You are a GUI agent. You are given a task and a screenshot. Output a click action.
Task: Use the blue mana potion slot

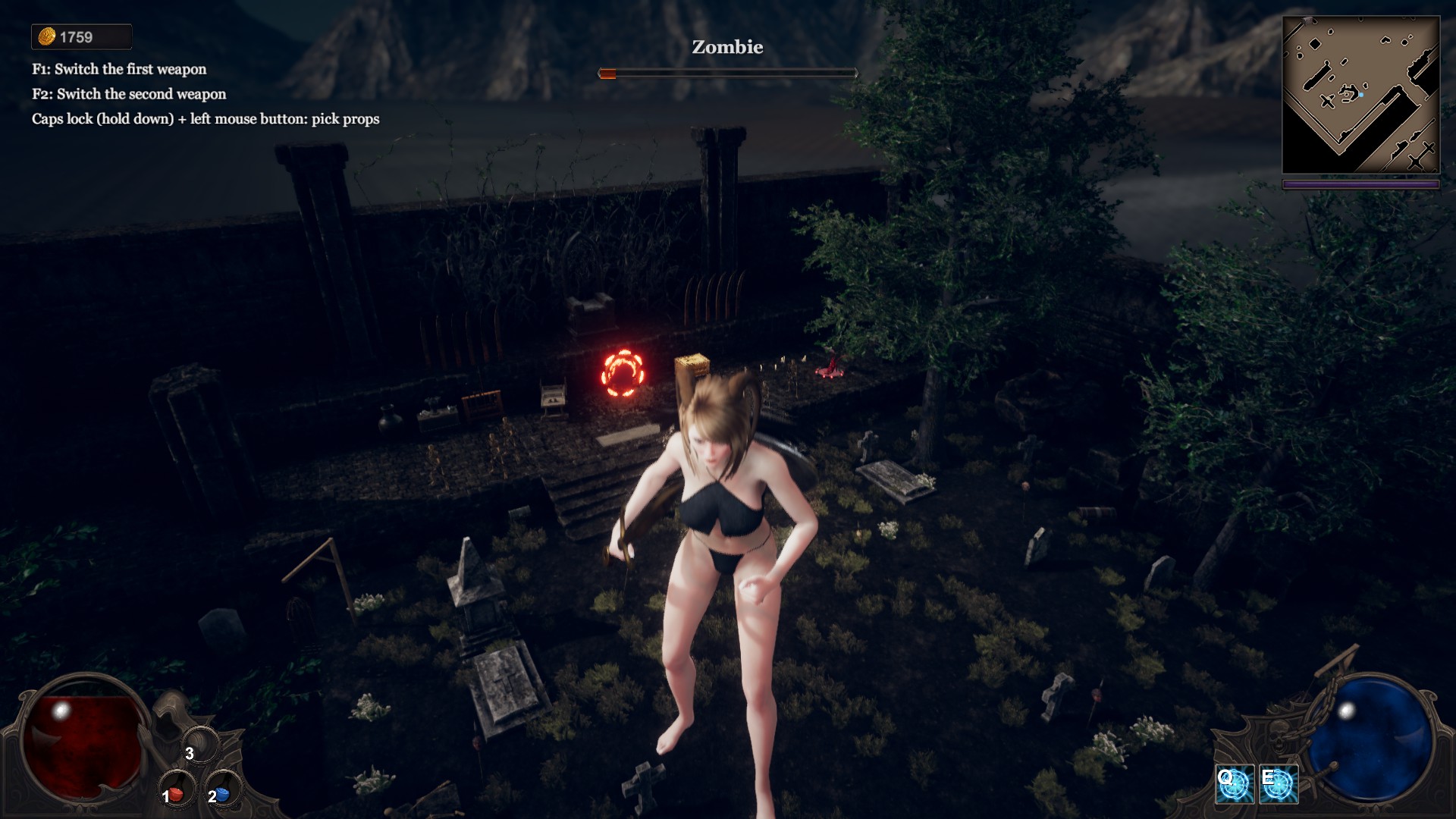222,792
